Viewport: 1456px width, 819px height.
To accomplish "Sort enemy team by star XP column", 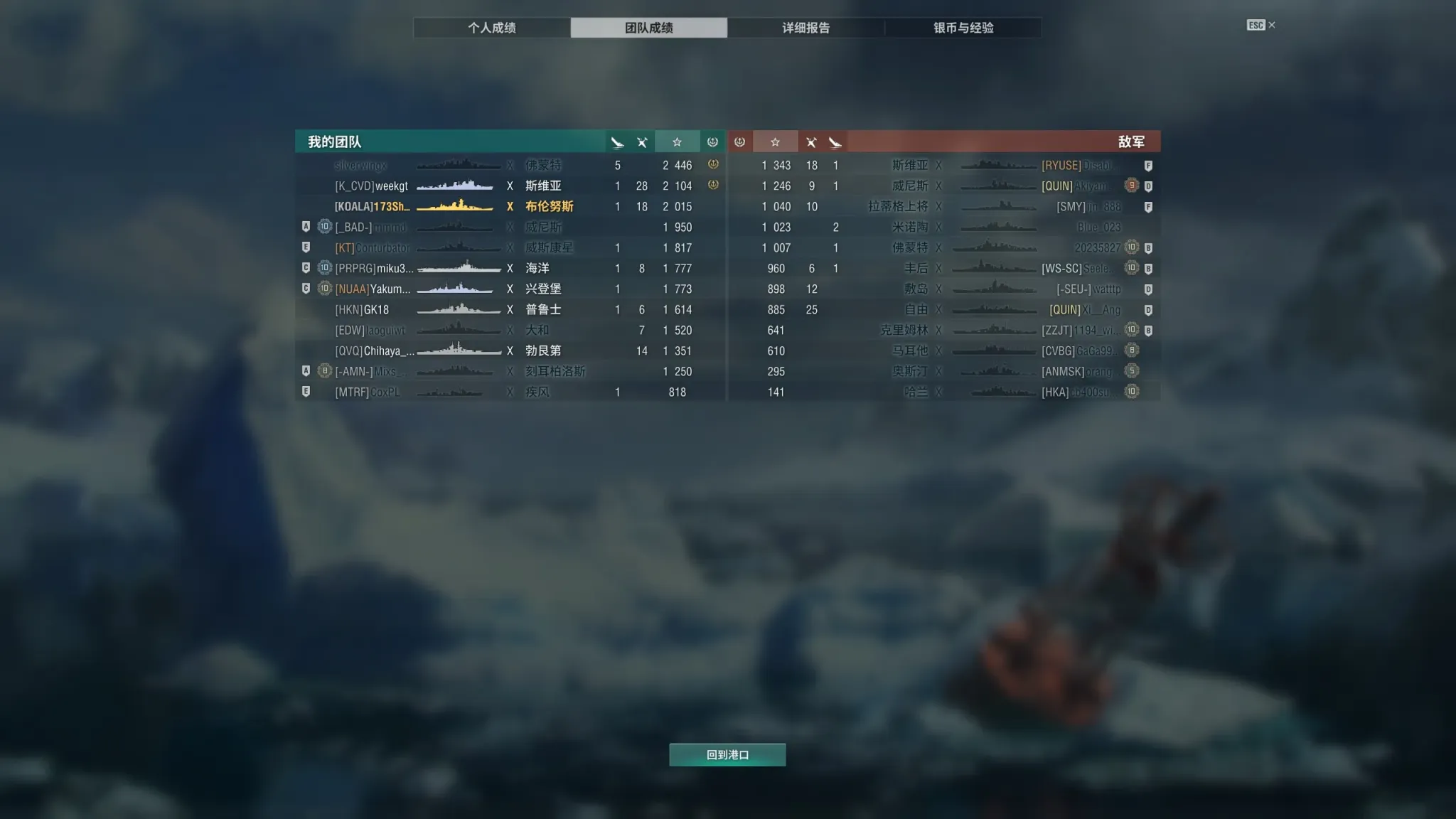I will [775, 142].
